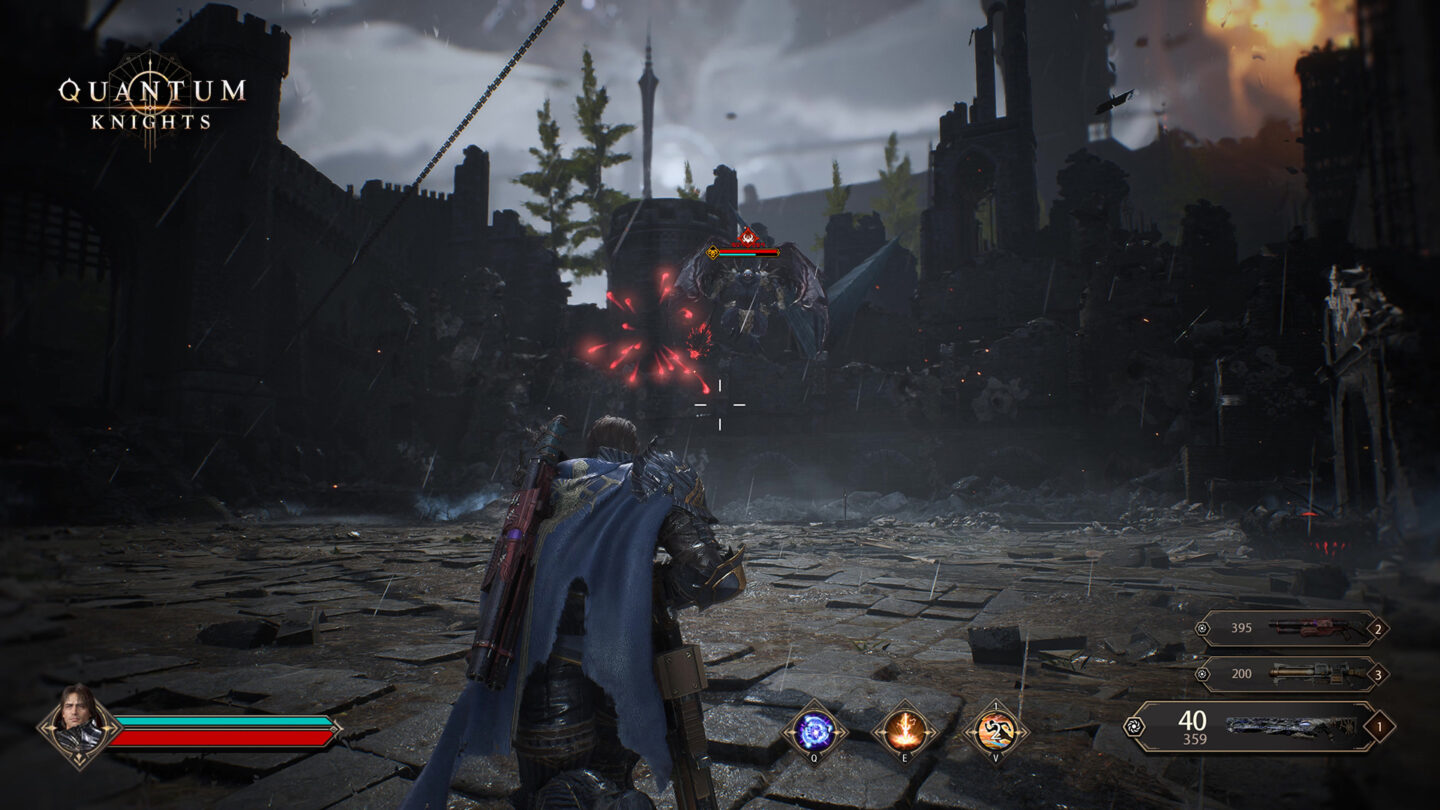The width and height of the screenshot is (1440, 810).
Task: Click the Quantum Knights logo
Action: point(152,103)
